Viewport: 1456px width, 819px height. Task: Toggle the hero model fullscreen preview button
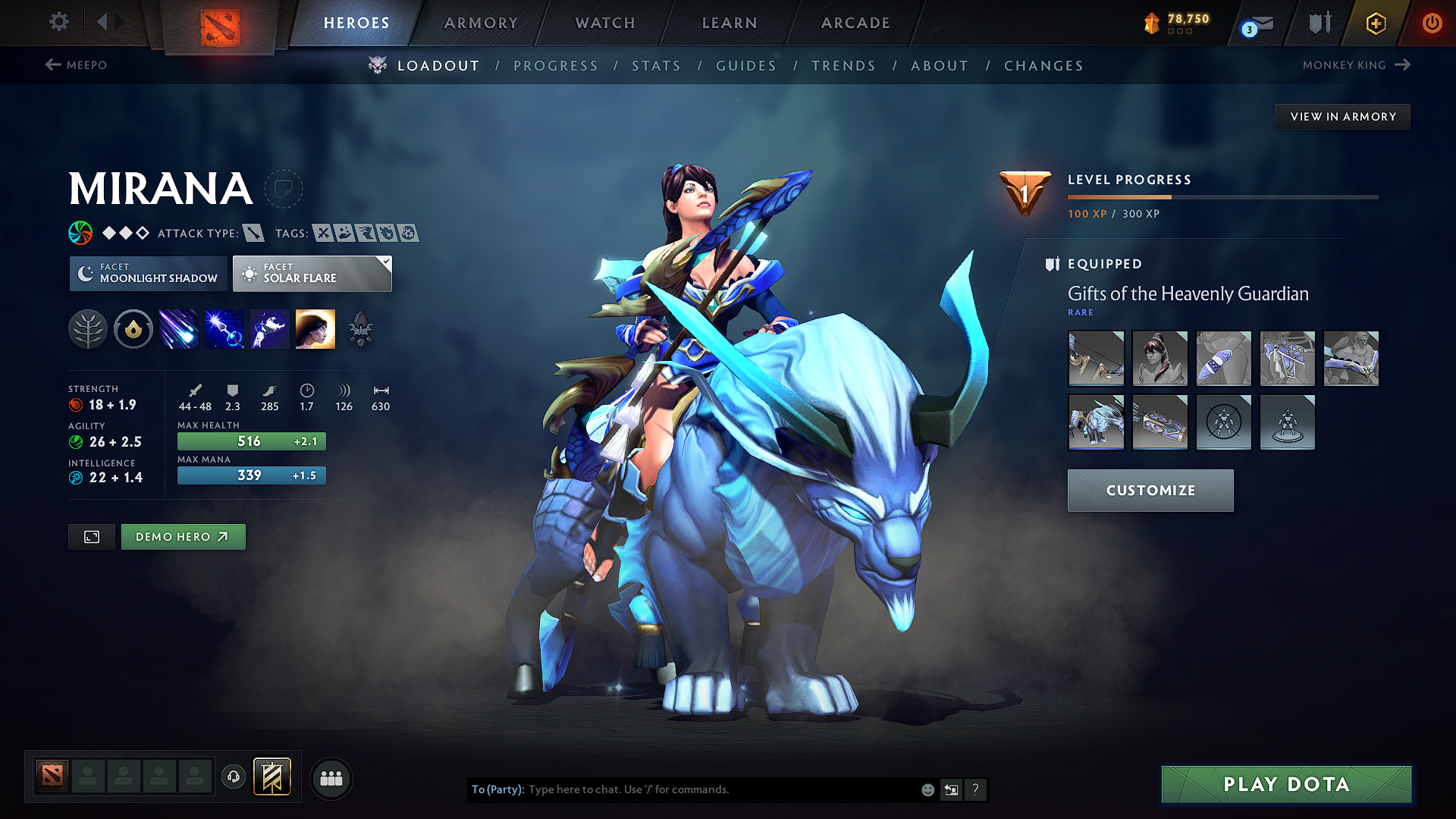click(91, 536)
